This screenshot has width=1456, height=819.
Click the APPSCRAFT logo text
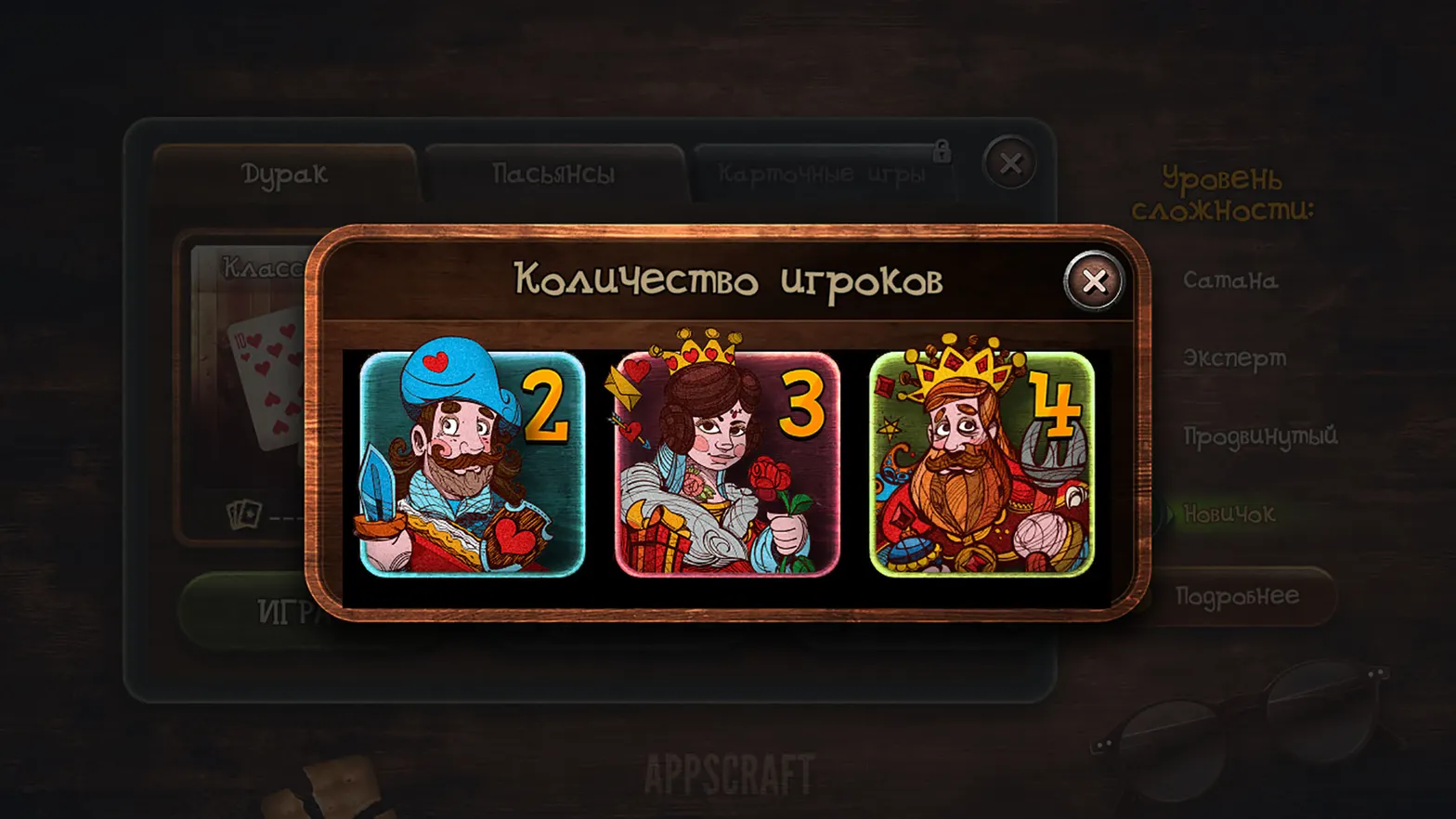click(x=730, y=772)
